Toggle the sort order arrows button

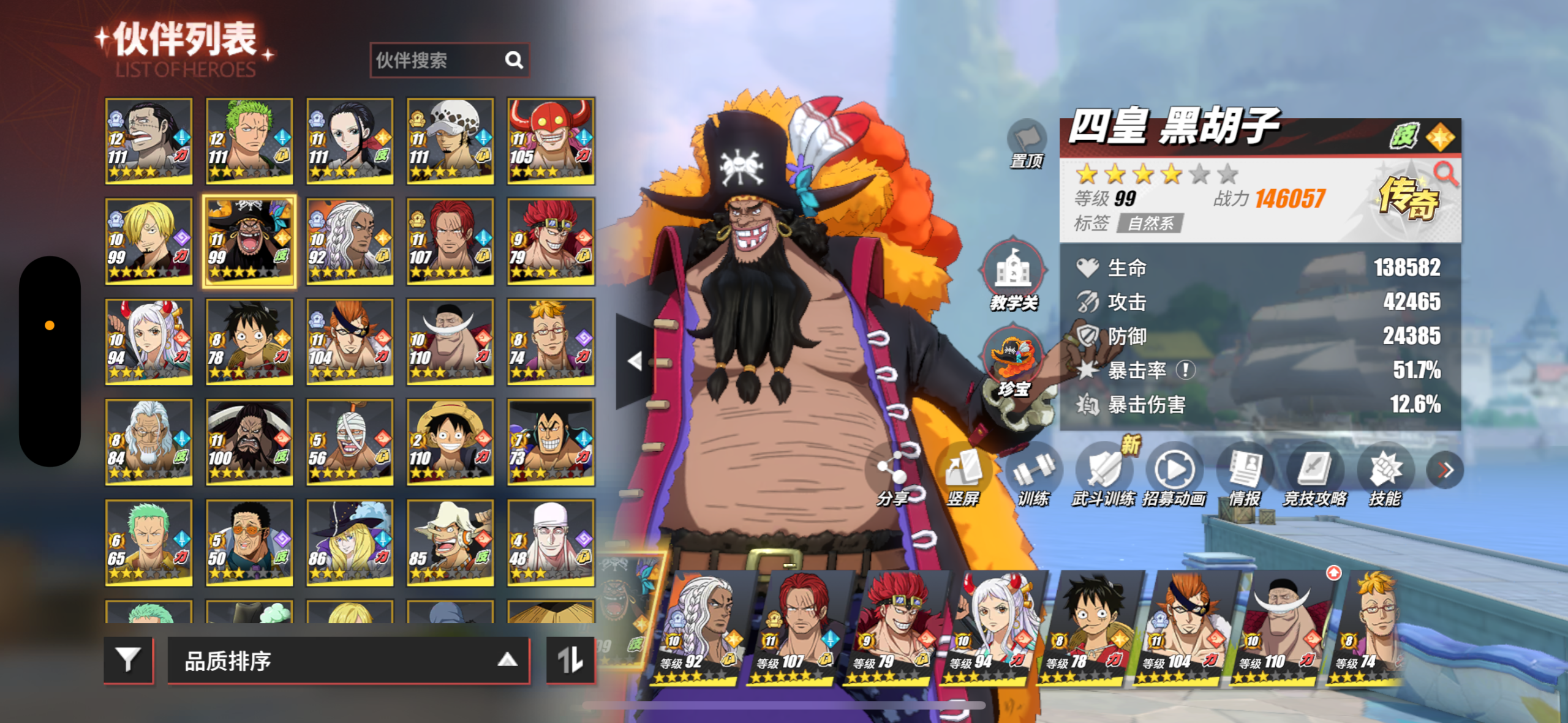(570, 659)
